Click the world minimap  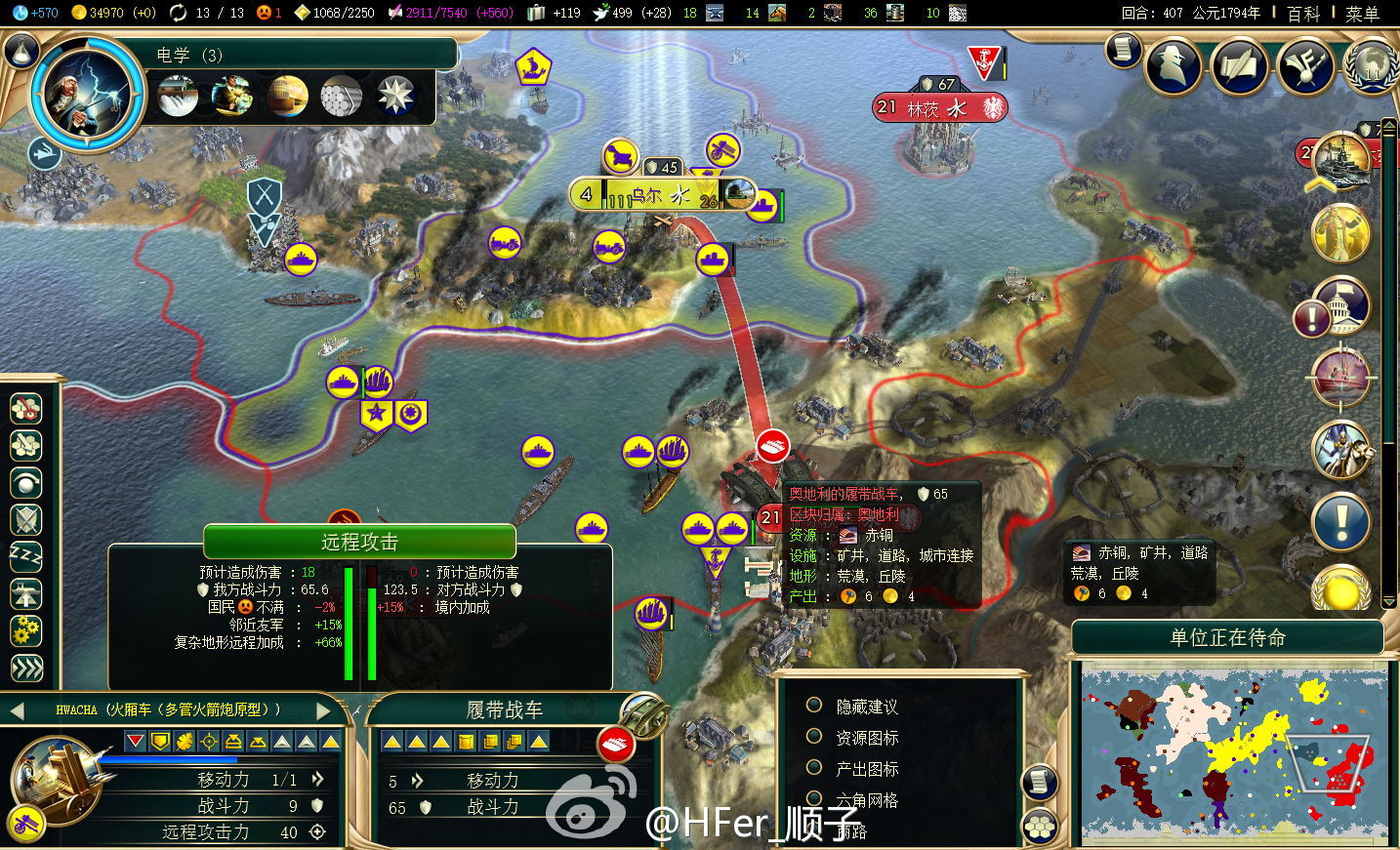[x=1232, y=751]
